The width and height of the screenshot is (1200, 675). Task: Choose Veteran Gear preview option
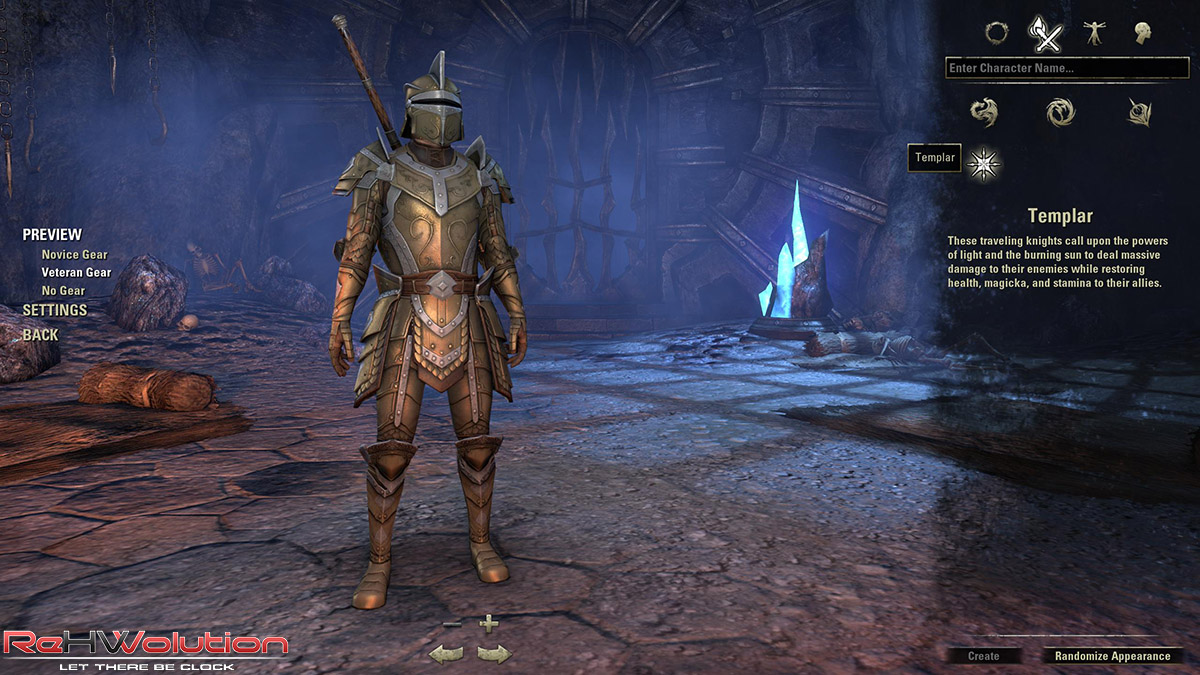[76, 272]
